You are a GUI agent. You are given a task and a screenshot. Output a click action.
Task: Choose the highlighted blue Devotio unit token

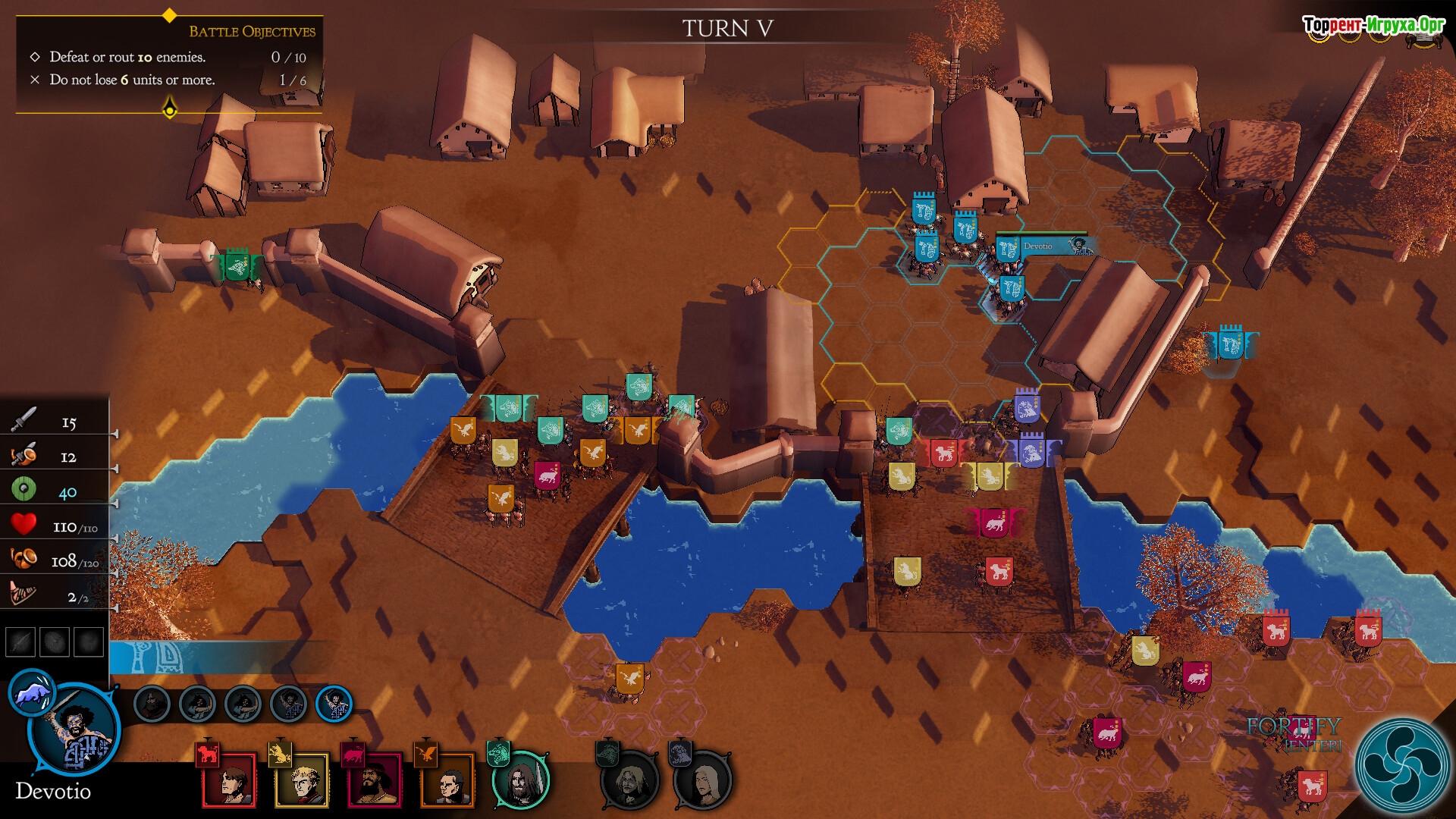click(x=334, y=704)
